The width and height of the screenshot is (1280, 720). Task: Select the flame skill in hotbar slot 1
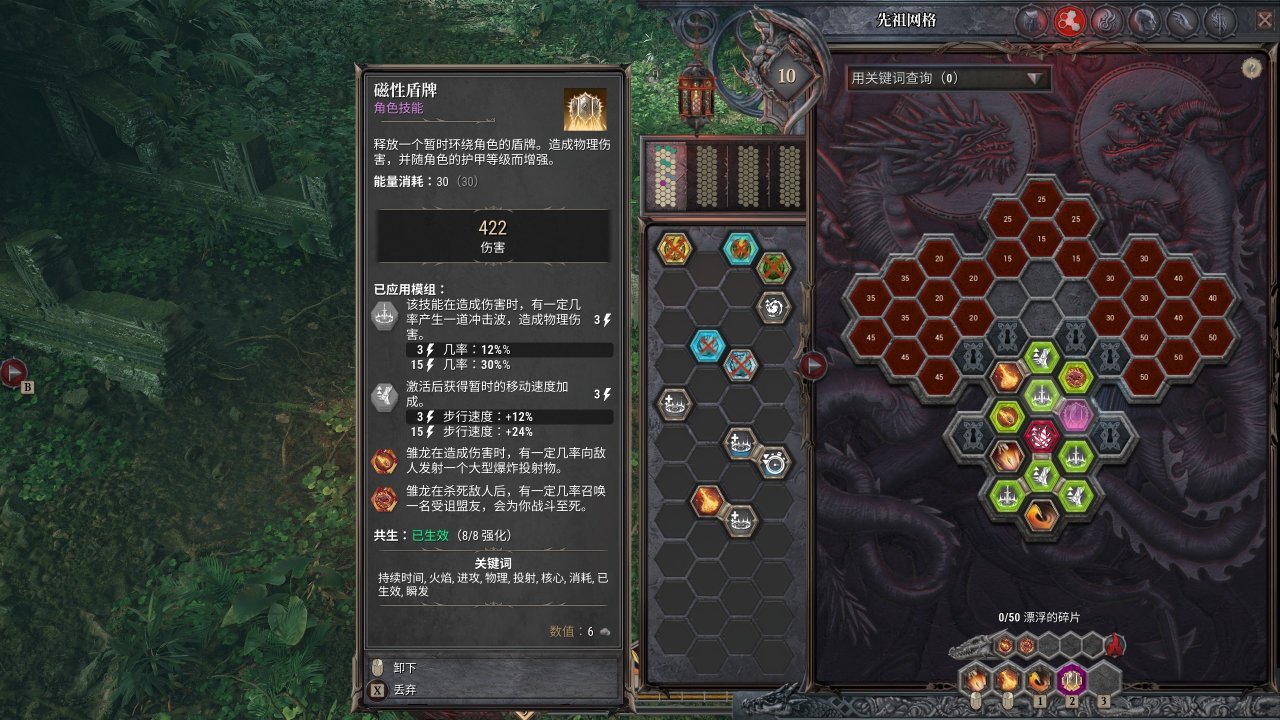[1038, 679]
